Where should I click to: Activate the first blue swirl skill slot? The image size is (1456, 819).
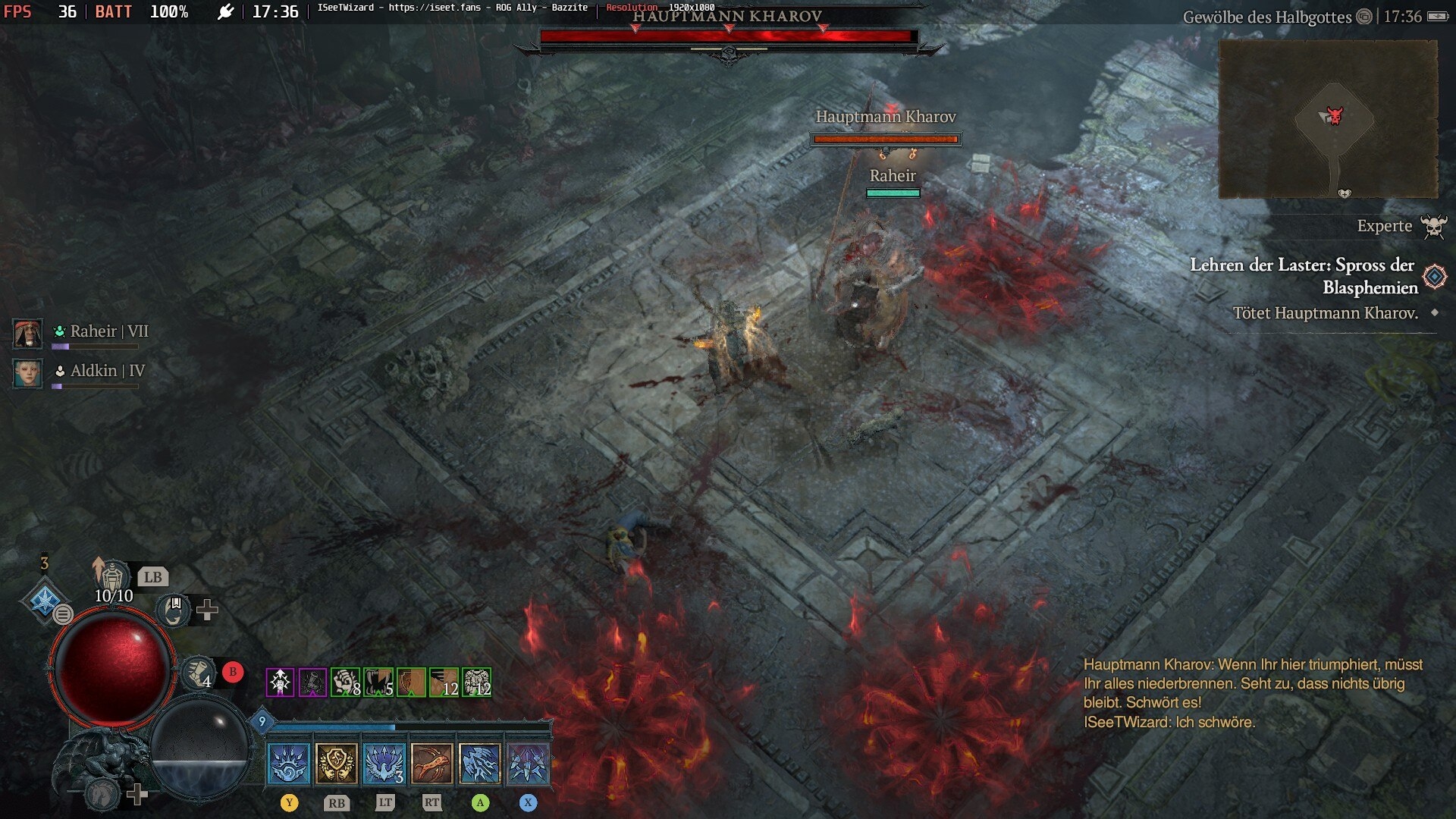click(x=289, y=762)
